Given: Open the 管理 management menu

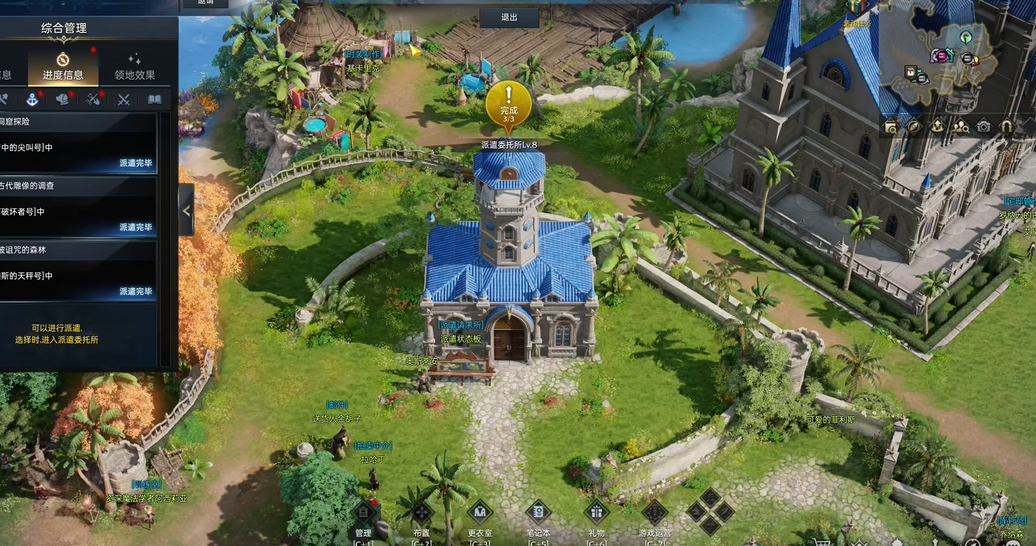Looking at the screenshot, I should pos(363,516).
